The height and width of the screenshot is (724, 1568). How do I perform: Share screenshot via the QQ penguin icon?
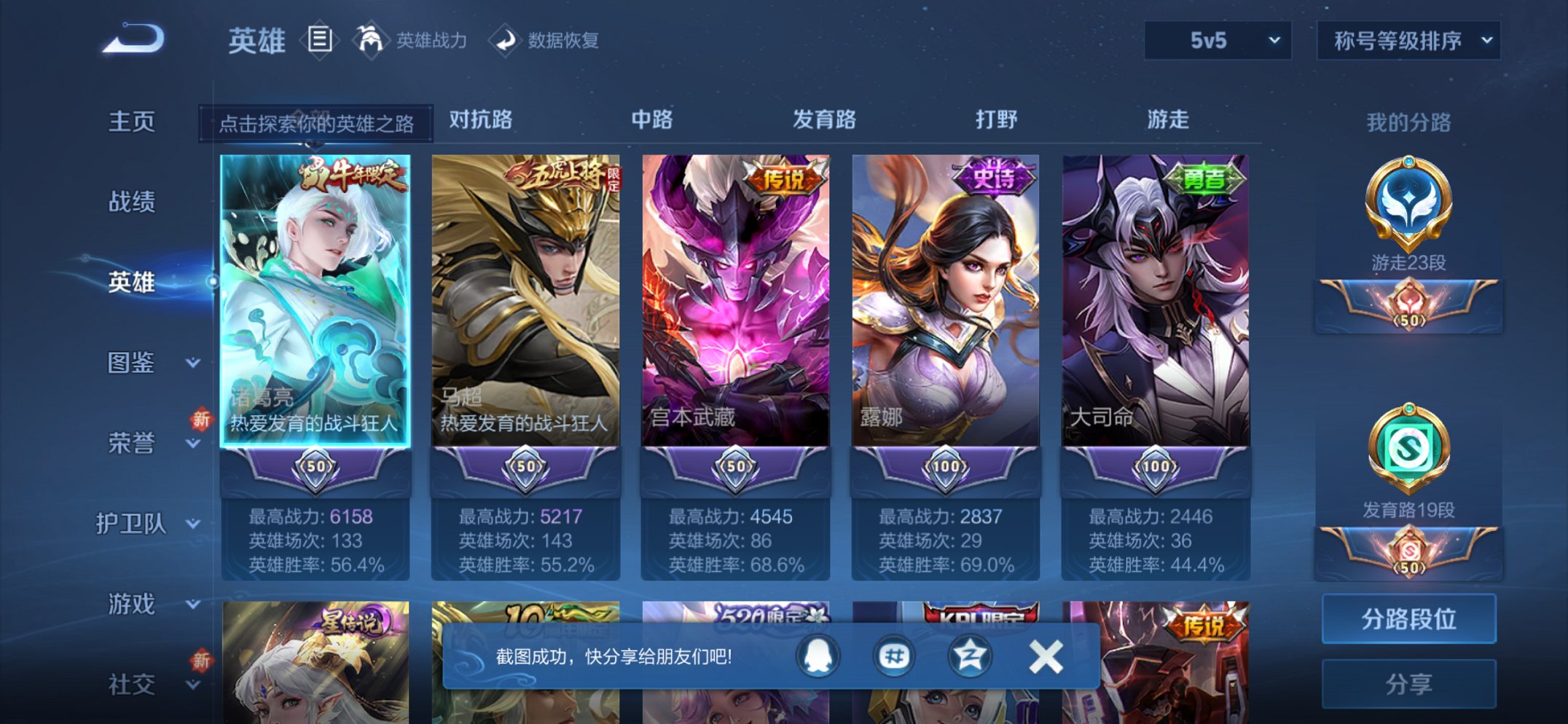818,656
